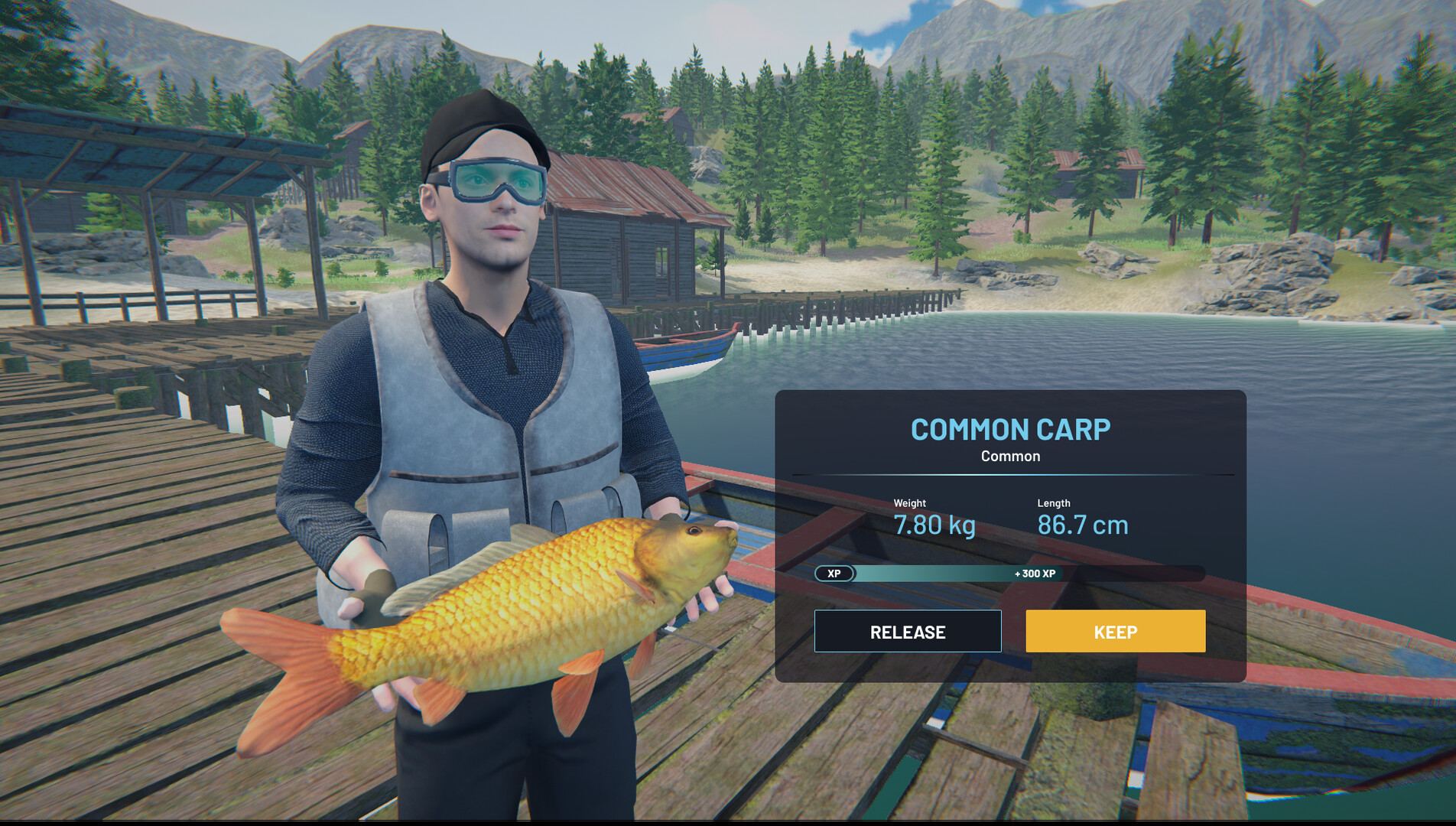The image size is (1456, 826).
Task: Select the COMMON CARP title
Action: 1011,430
